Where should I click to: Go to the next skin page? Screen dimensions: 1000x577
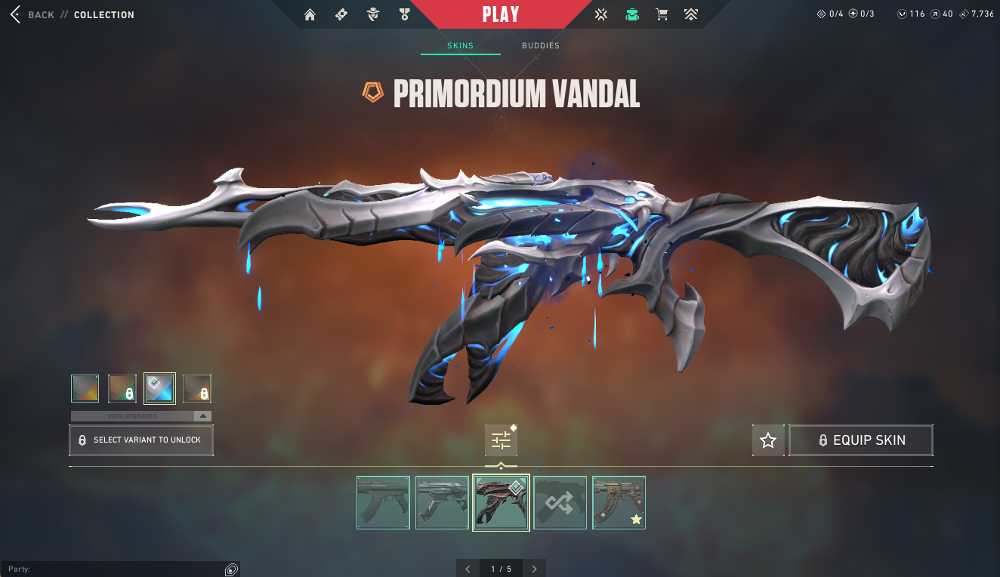pyautogui.click(x=534, y=569)
